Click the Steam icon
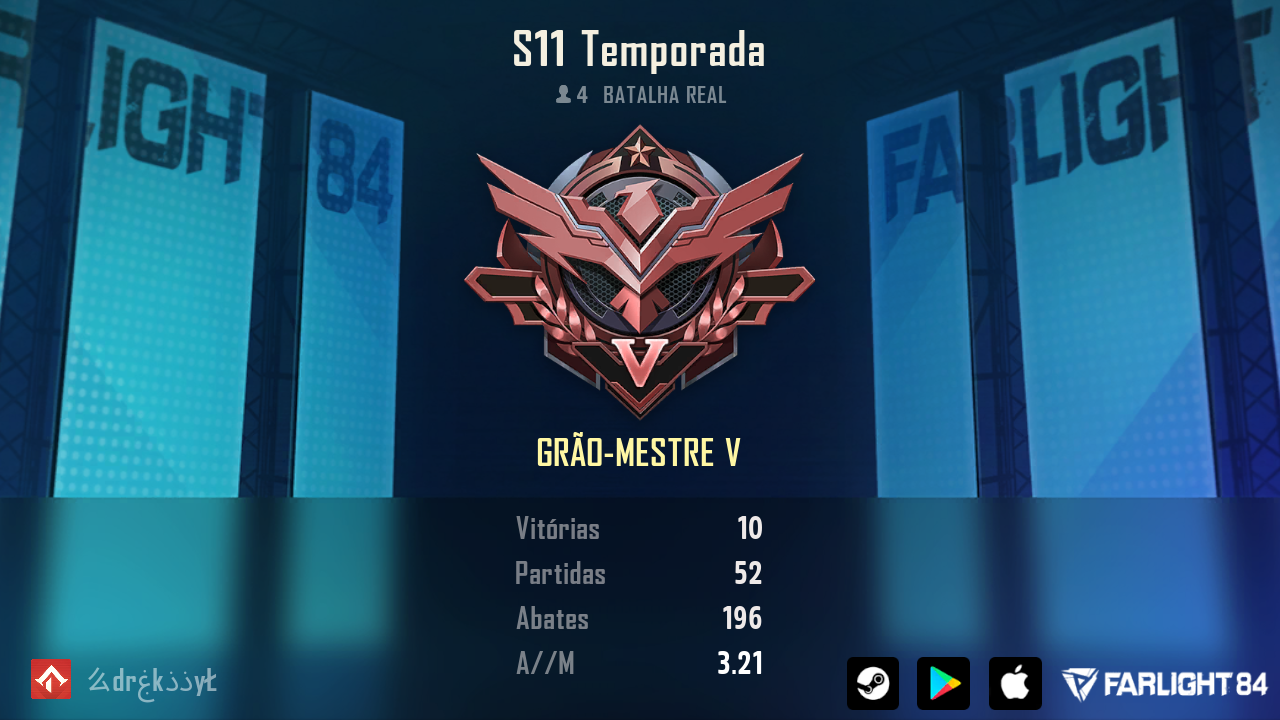Viewport: 1280px width, 720px height. tap(872, 683)
